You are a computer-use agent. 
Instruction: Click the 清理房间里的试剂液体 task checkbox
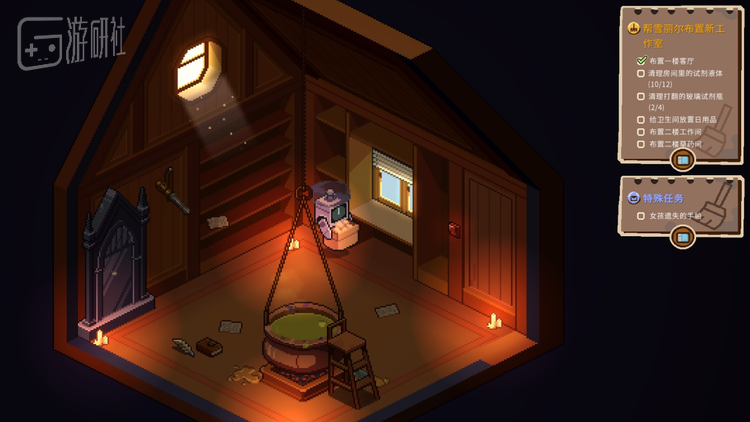[x=642, y=73]
